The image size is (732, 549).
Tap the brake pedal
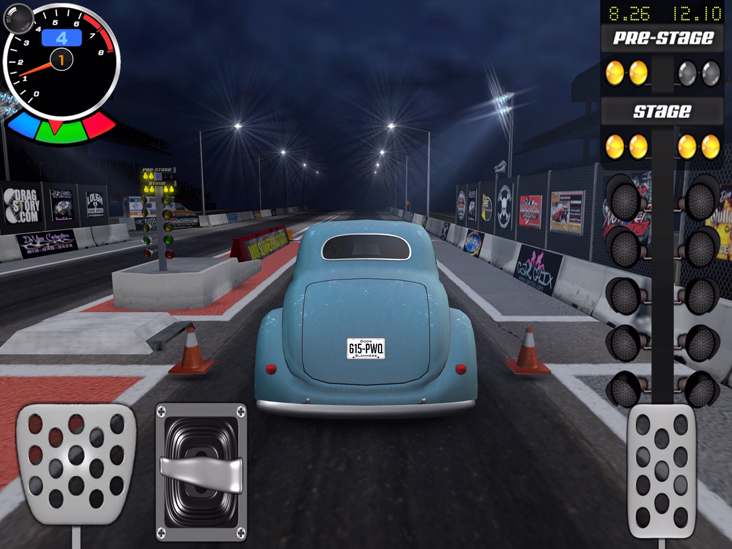click(76, 463)
